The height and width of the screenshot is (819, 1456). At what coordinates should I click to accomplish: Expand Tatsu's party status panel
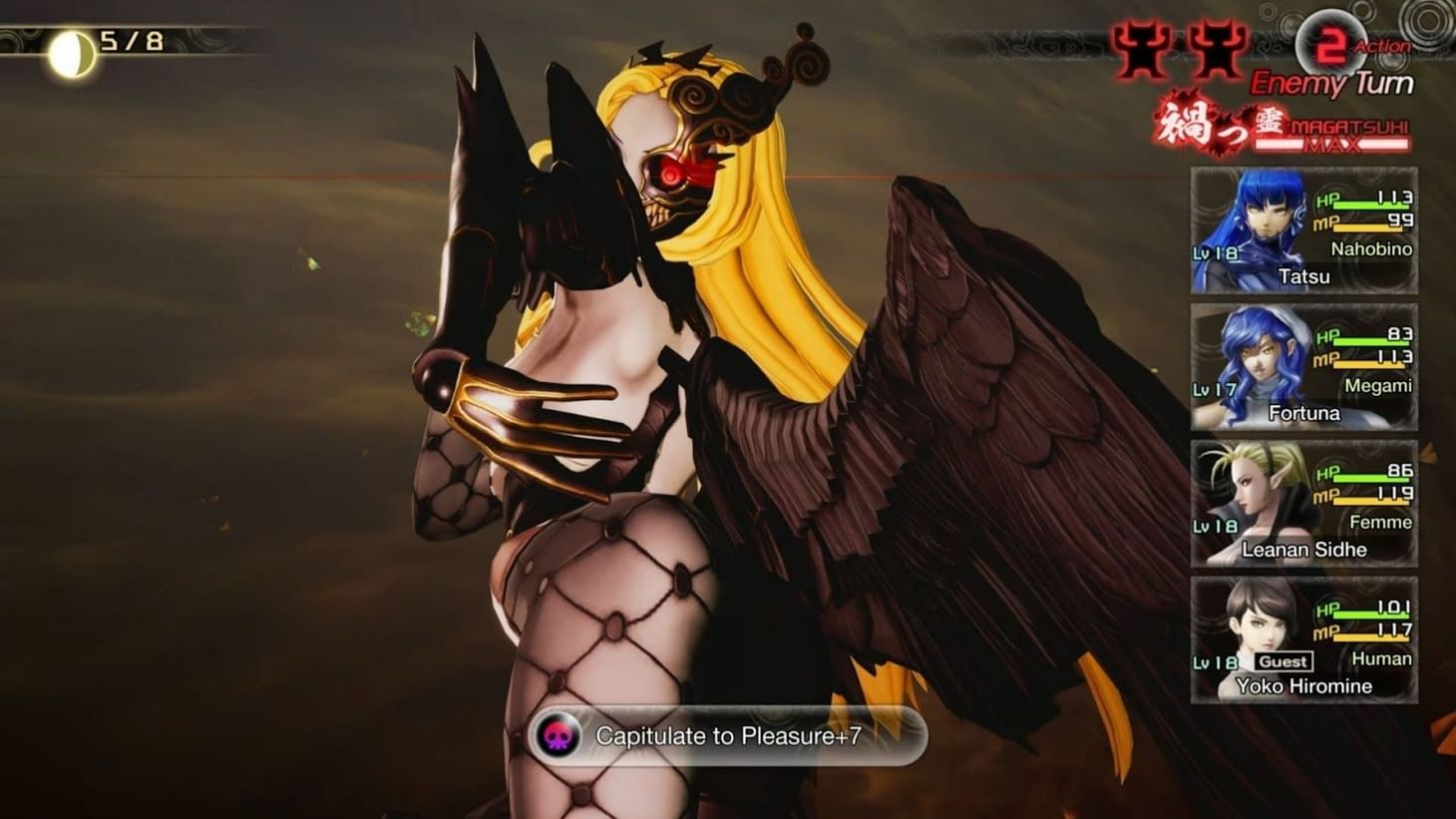[x=1301, y=229]
